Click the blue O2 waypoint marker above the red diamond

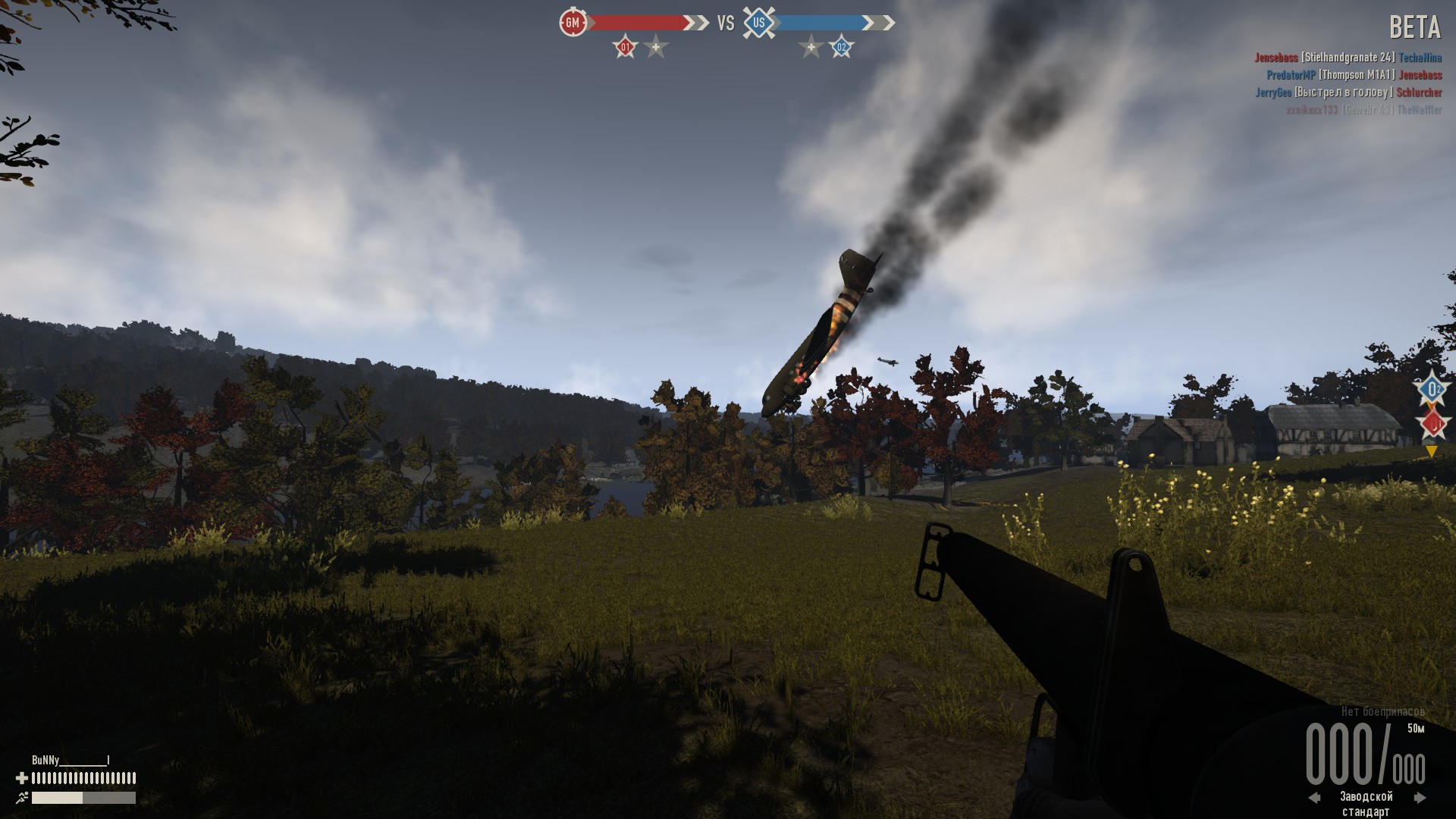(1432, 391)
